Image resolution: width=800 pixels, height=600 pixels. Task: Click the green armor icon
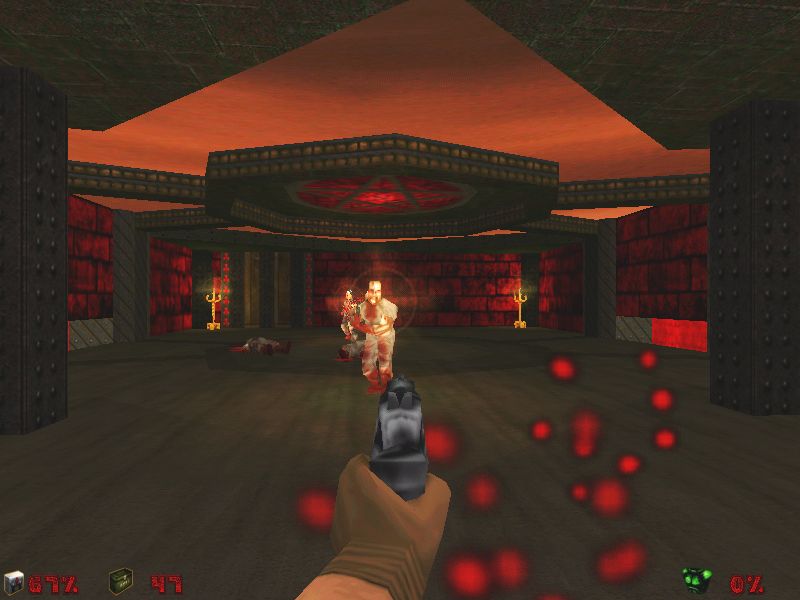pyautogui.click(x=695, y=580)
